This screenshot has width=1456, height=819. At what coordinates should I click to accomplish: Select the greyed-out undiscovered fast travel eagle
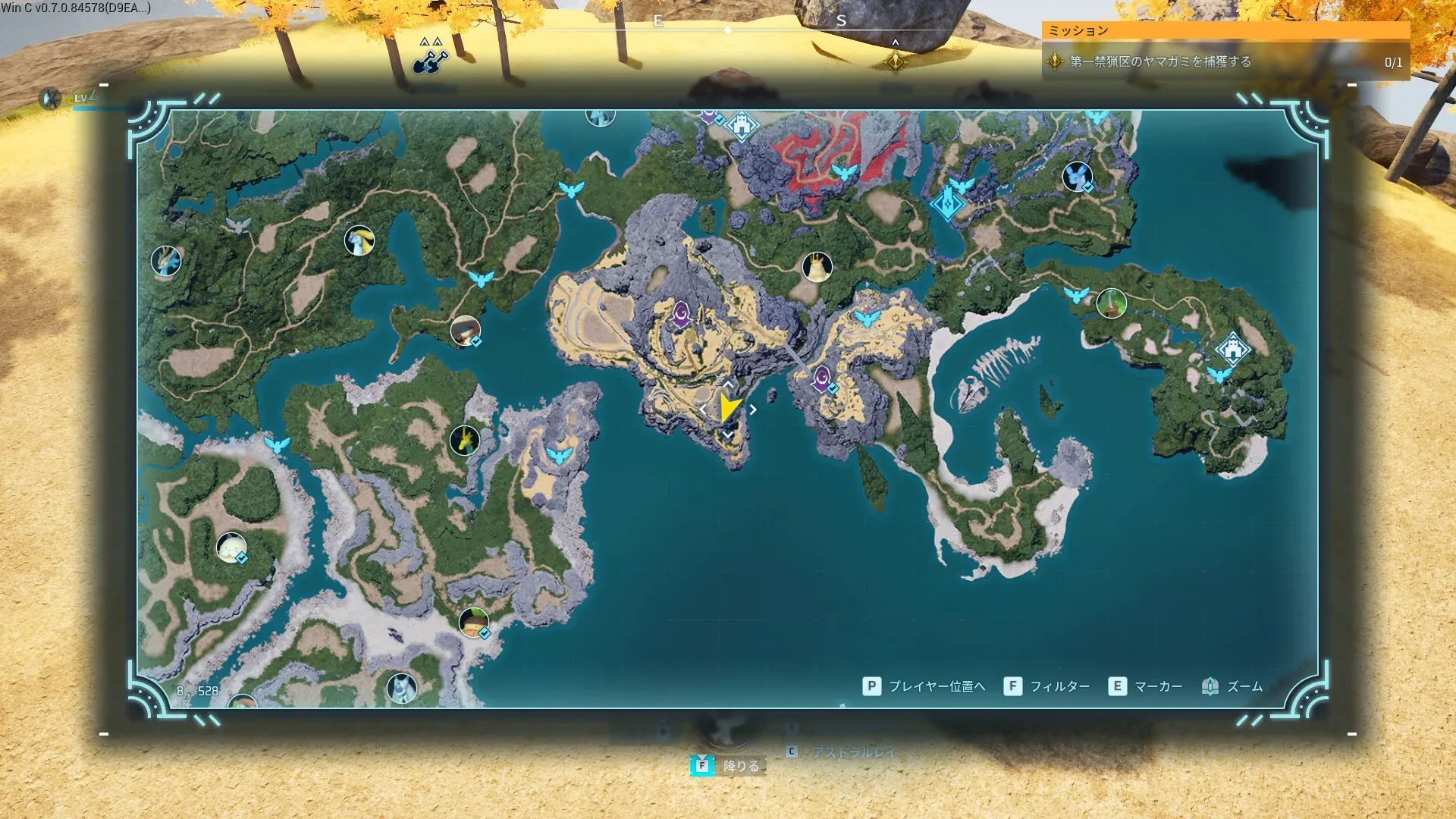point(238,225)
